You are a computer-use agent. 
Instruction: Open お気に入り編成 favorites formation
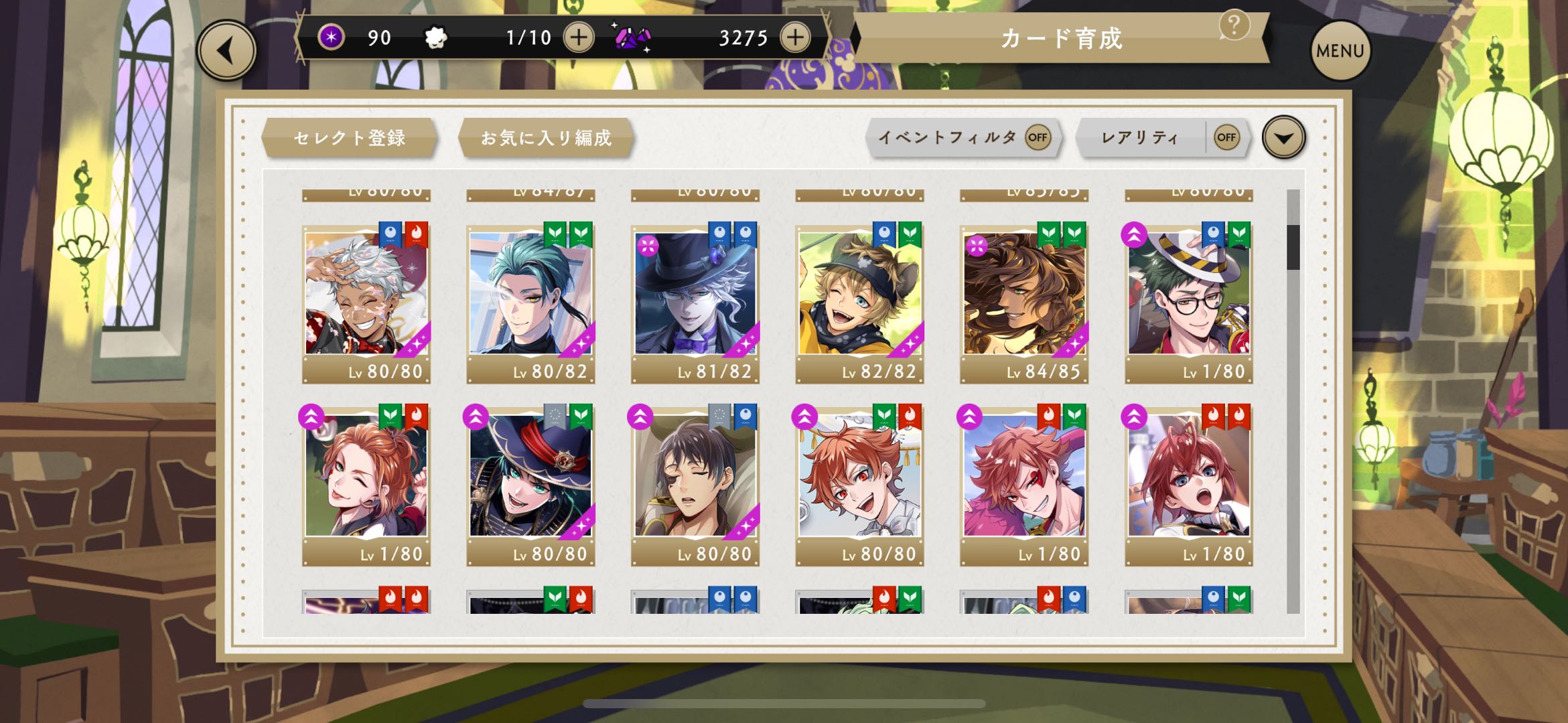[546, 138]
